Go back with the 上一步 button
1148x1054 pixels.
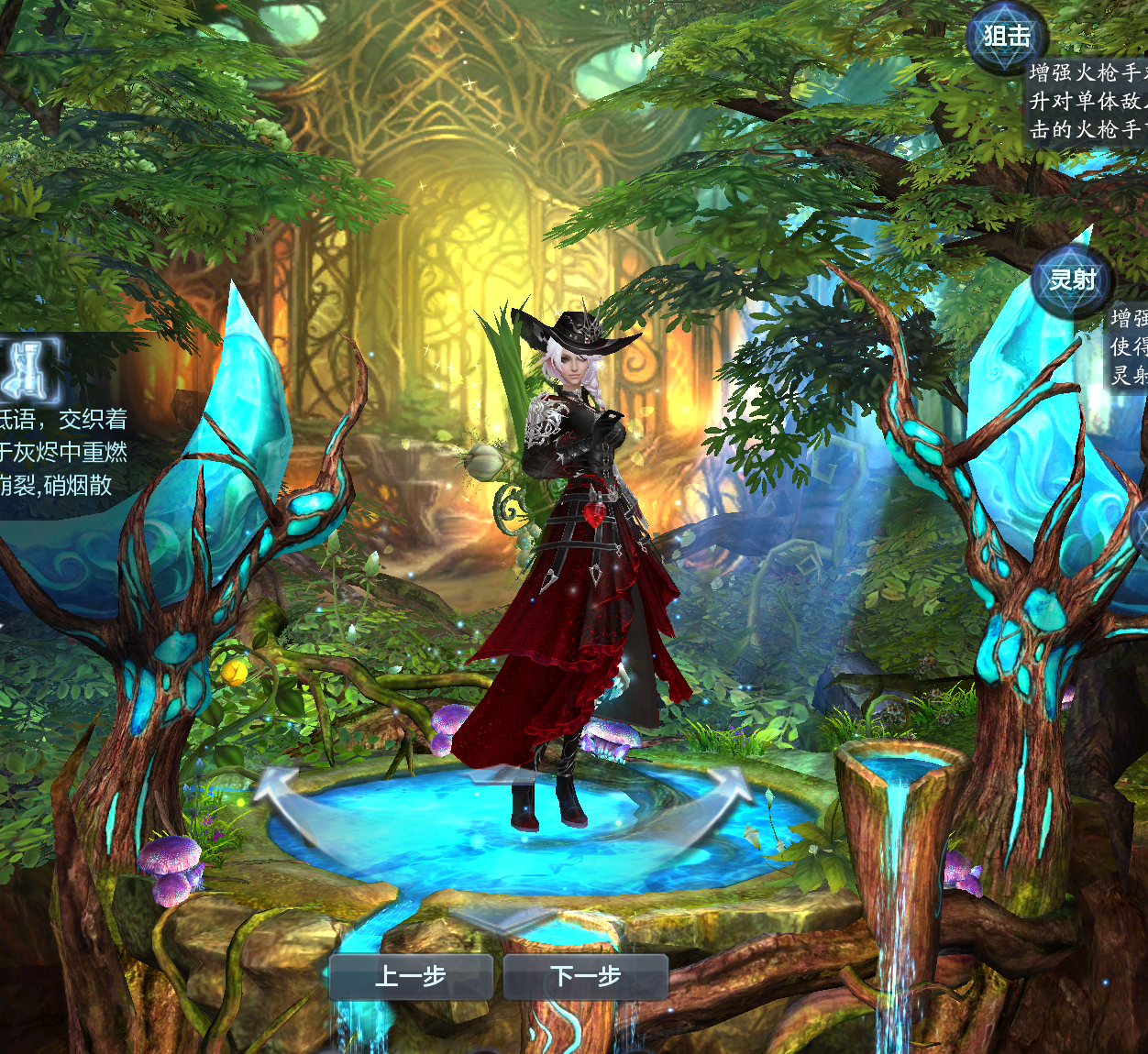[411, 977]
